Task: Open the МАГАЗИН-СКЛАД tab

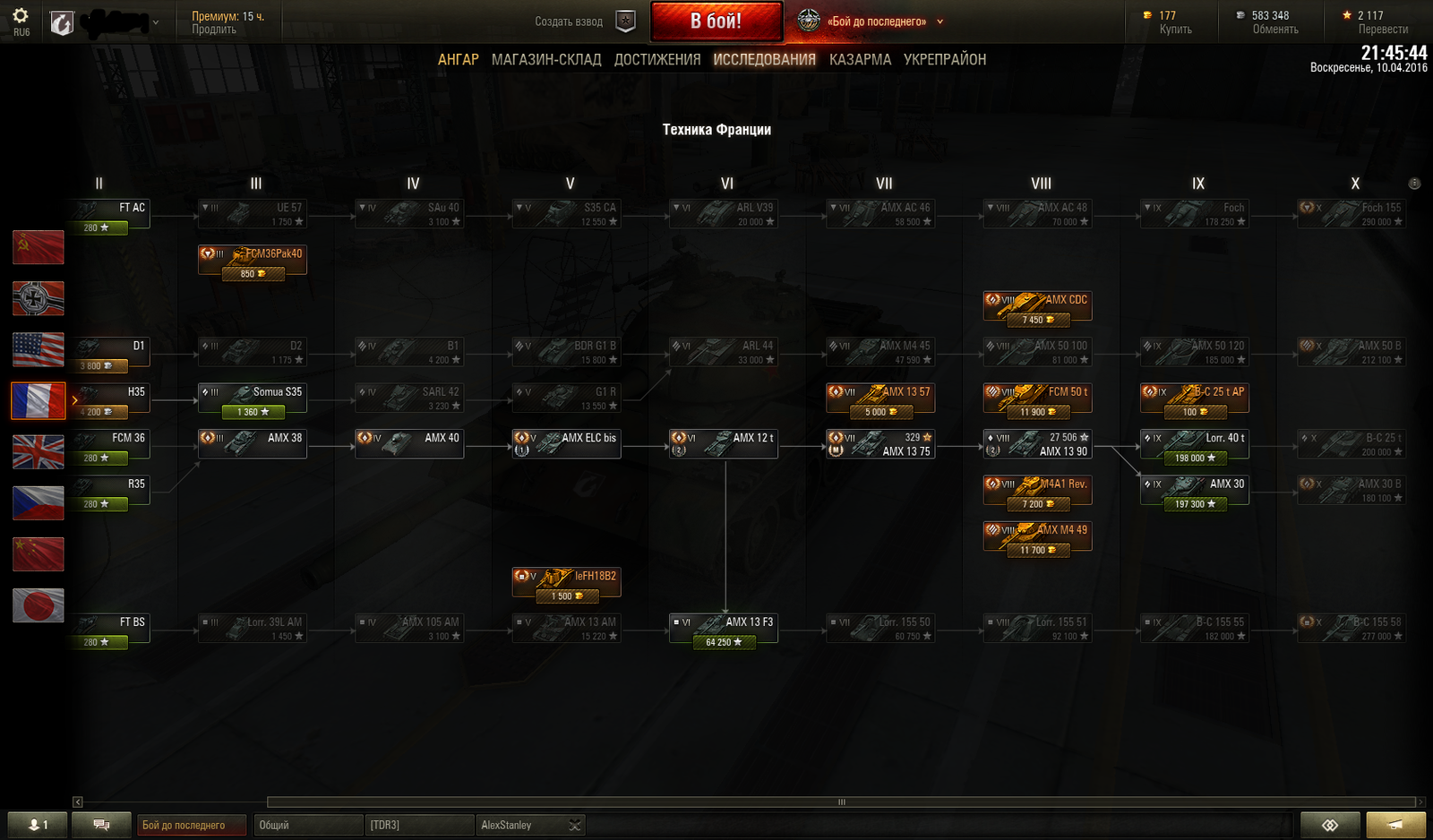Action: 546,60
